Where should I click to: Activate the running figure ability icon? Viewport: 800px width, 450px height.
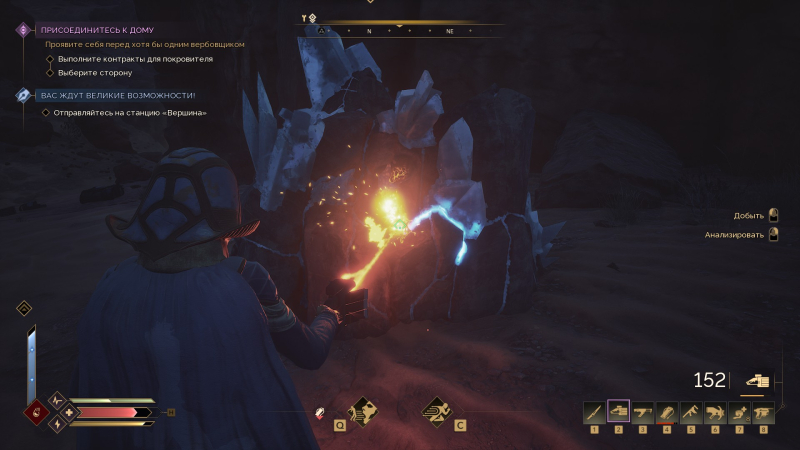click(x=436, y=410)
